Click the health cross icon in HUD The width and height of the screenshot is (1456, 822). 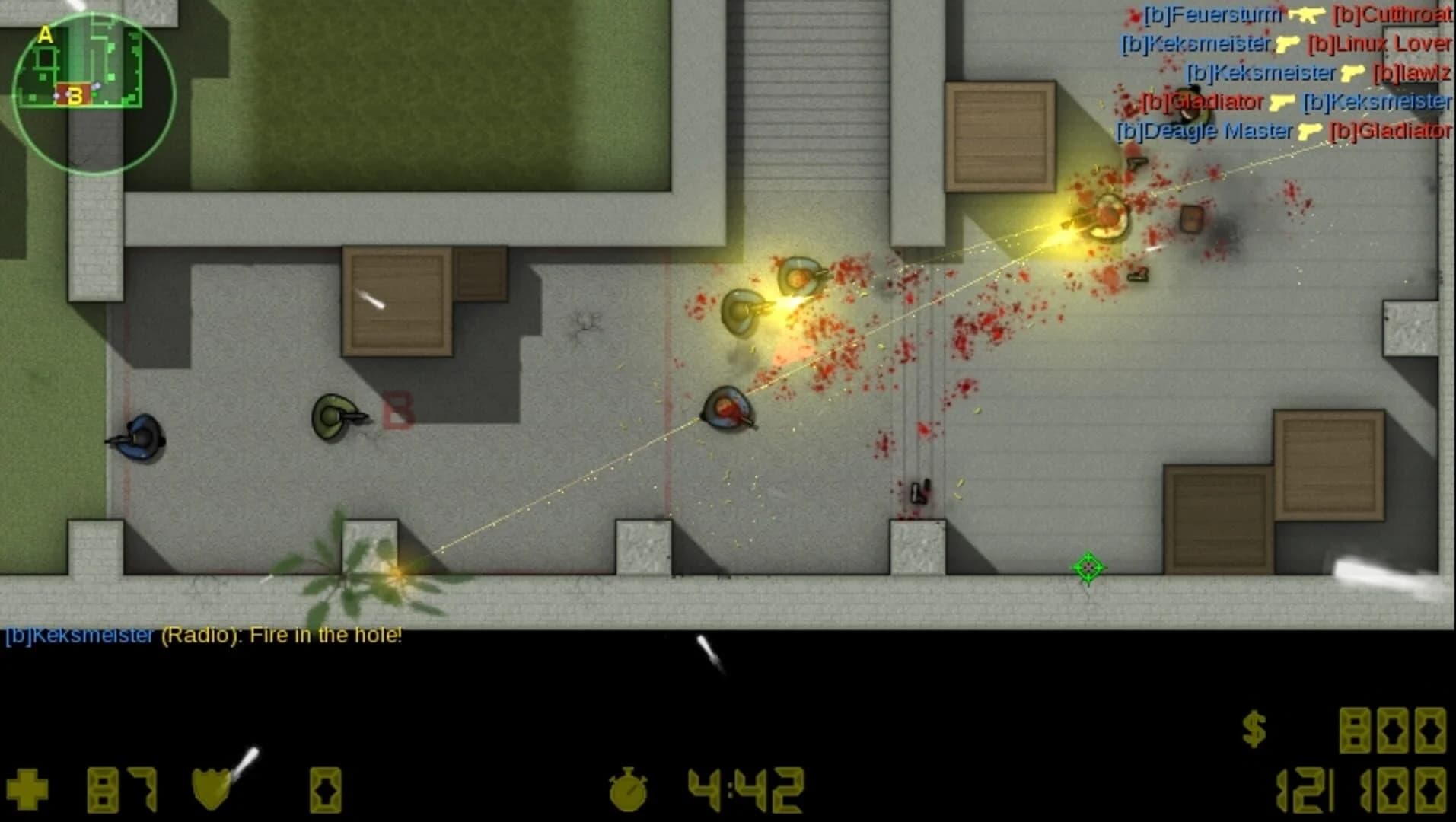point(28,789)
